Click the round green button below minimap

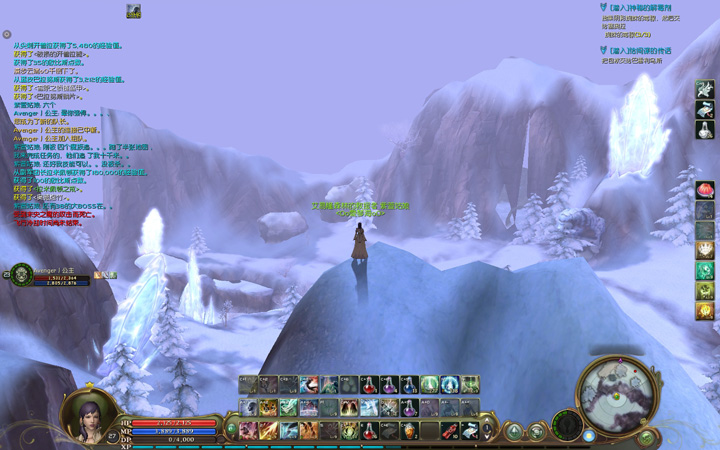click(647, 437)
